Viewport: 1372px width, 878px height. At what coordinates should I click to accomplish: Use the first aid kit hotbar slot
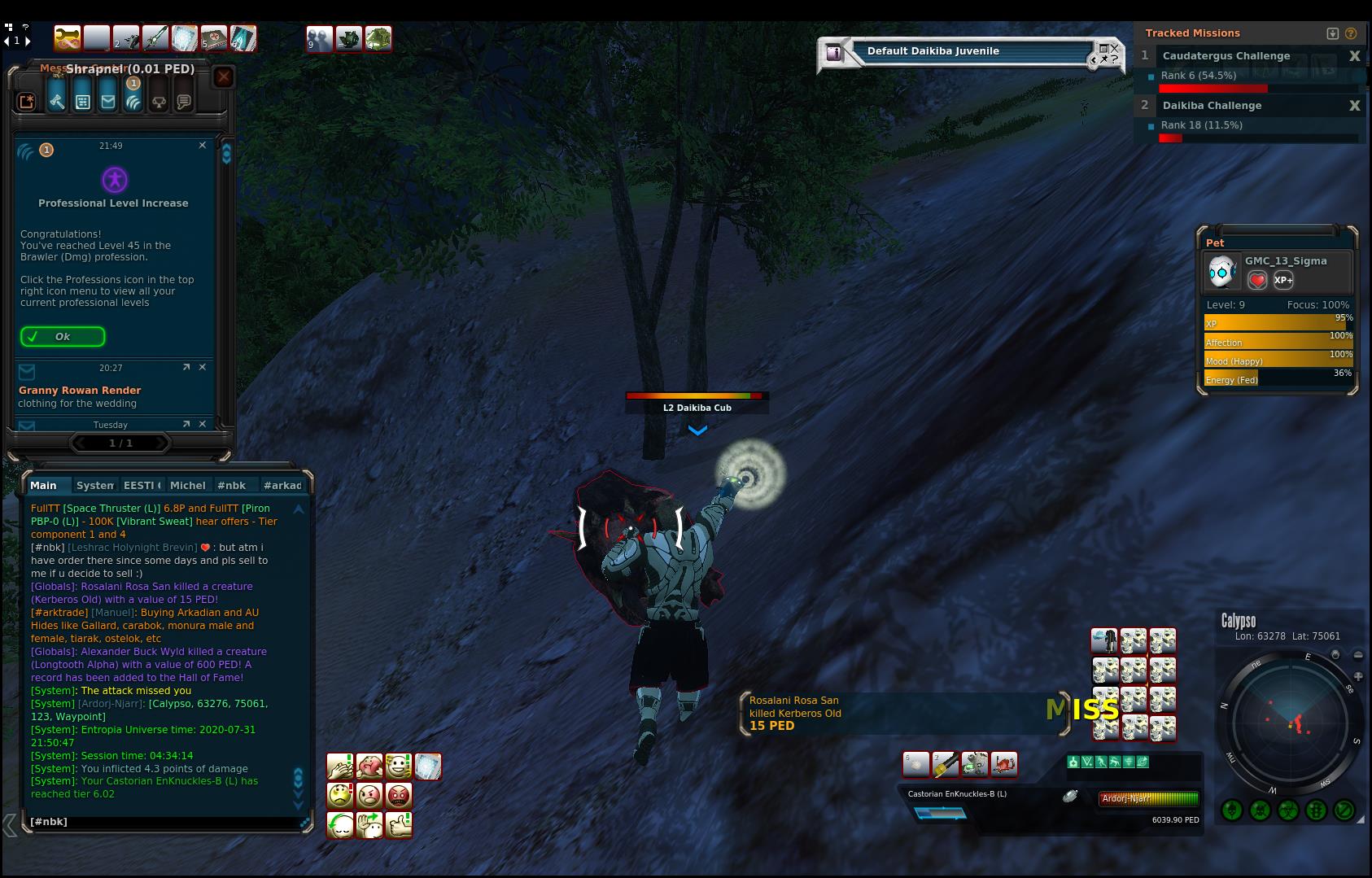214,38
